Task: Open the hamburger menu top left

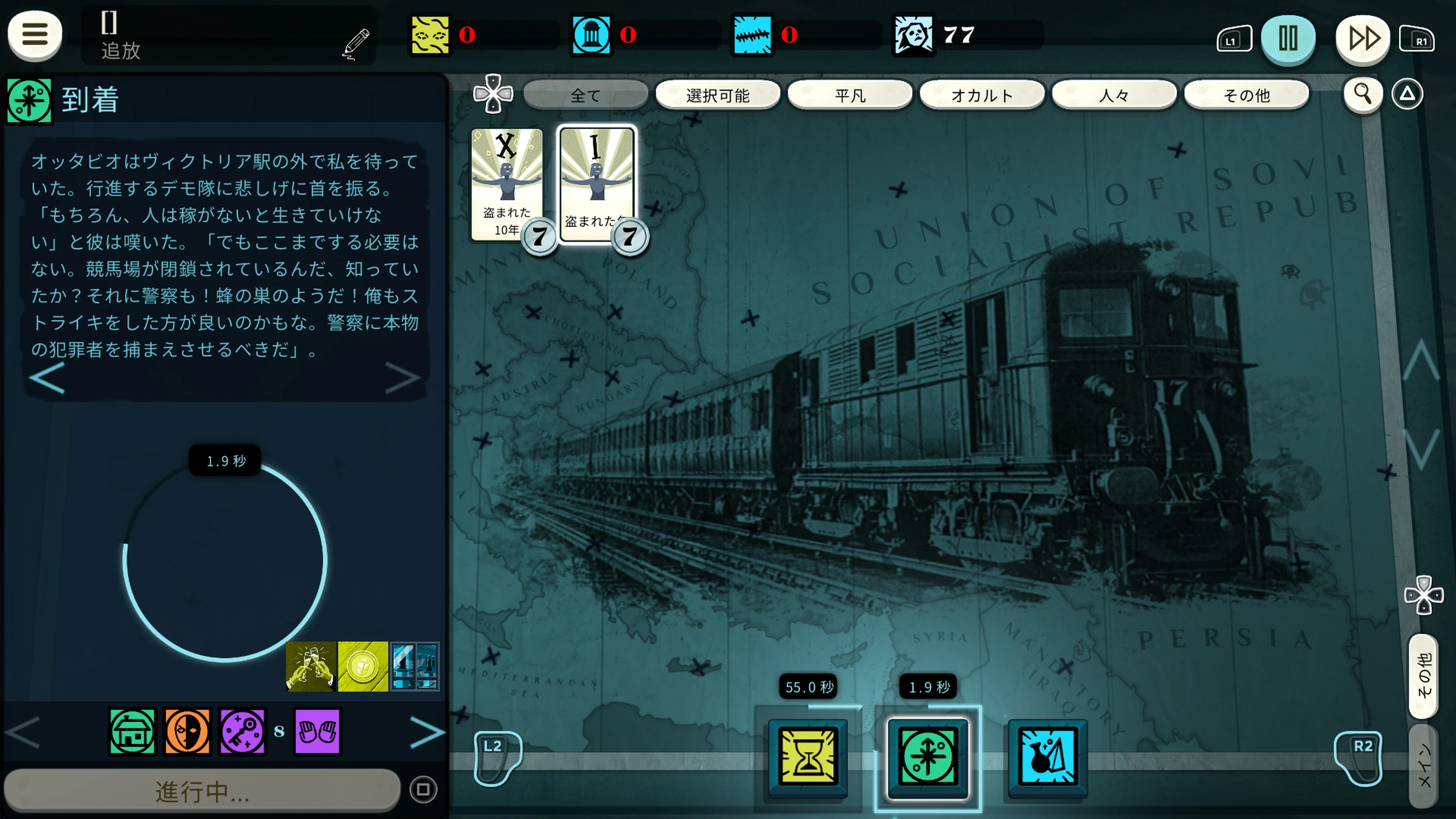Action: (35, 35)
